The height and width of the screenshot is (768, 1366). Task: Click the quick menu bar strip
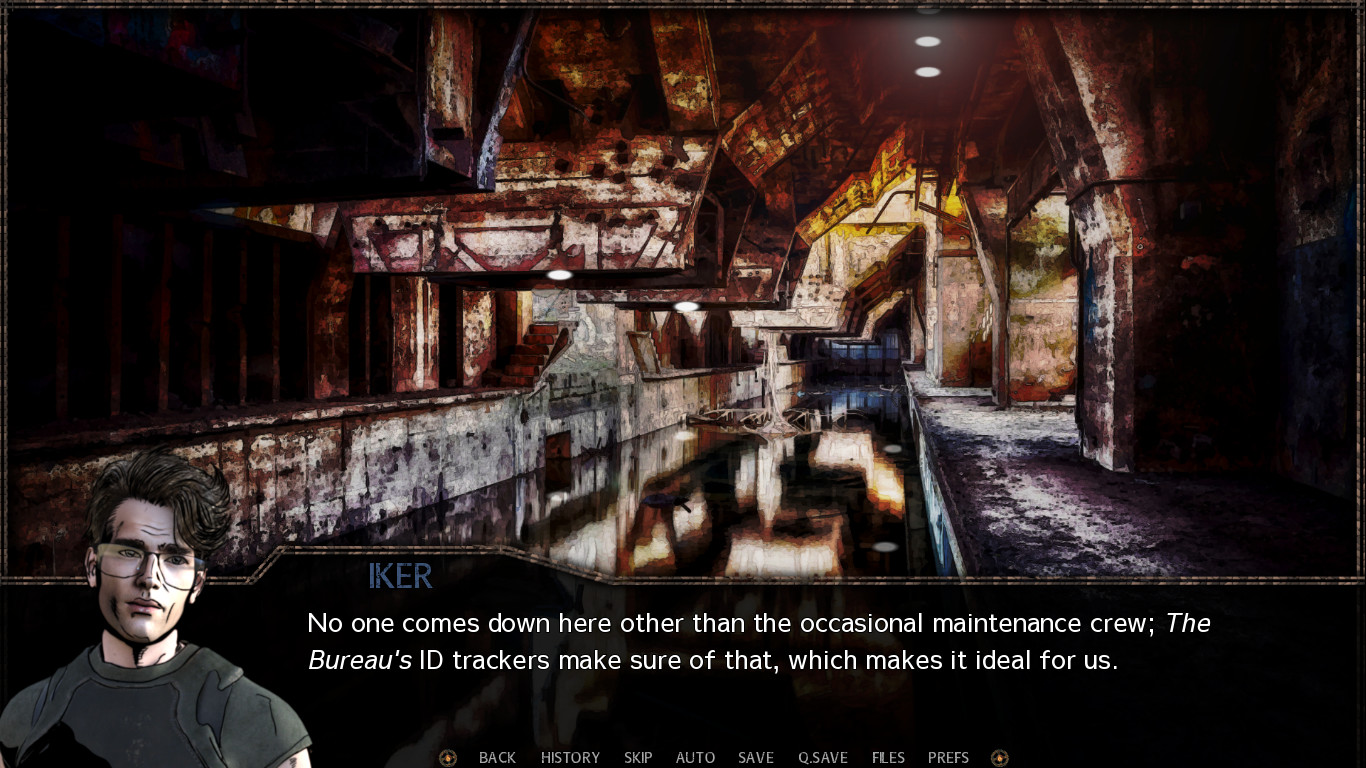pos(720,757)
